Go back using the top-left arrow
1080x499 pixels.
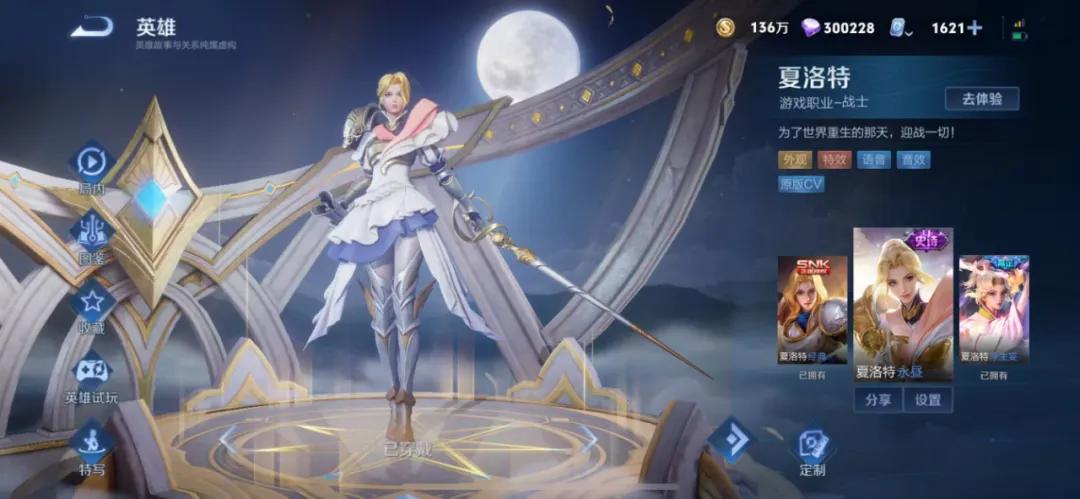tap(91, 28)
